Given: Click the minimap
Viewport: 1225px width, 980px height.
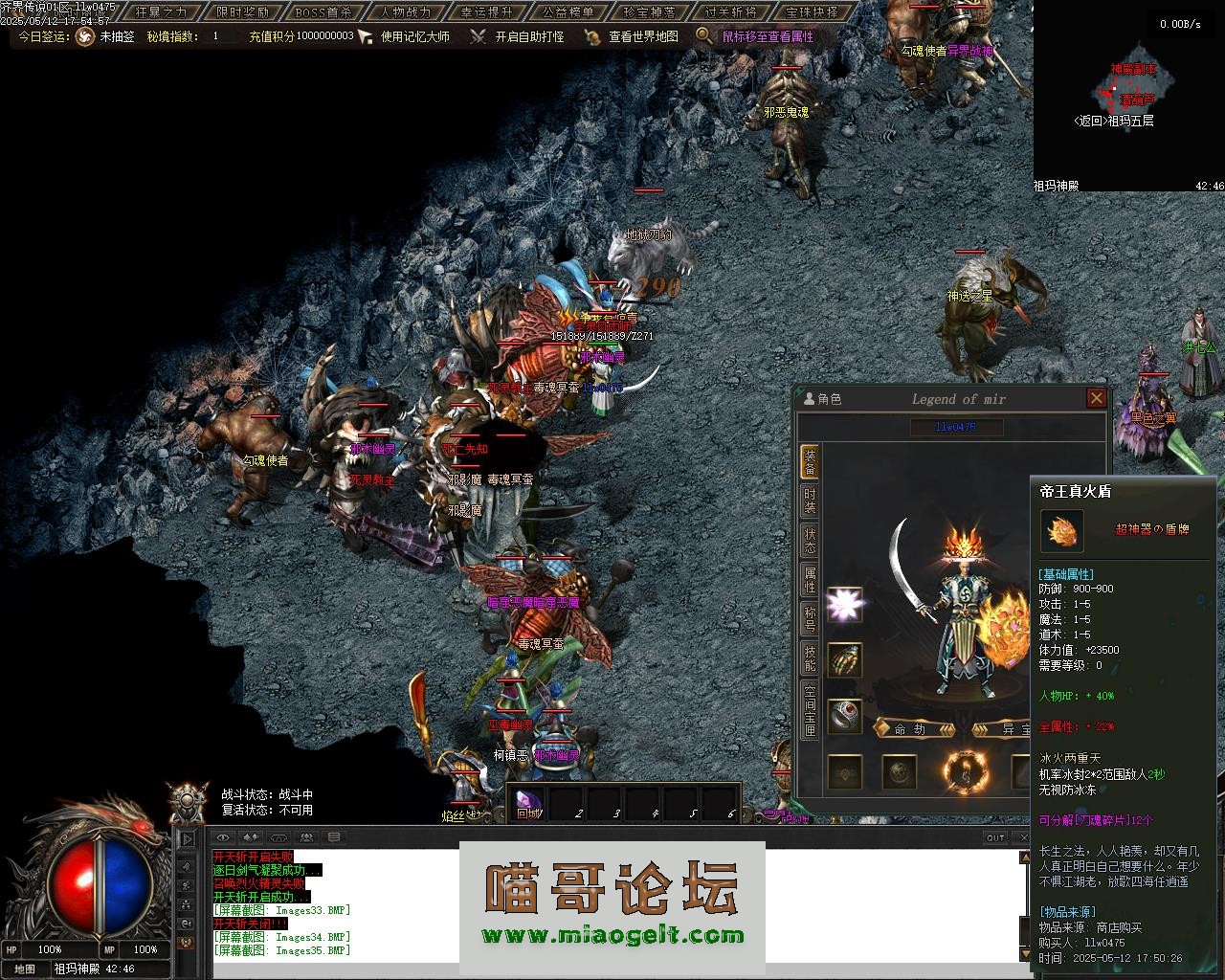Looking at the screenshot, I should coord(1128,89).
